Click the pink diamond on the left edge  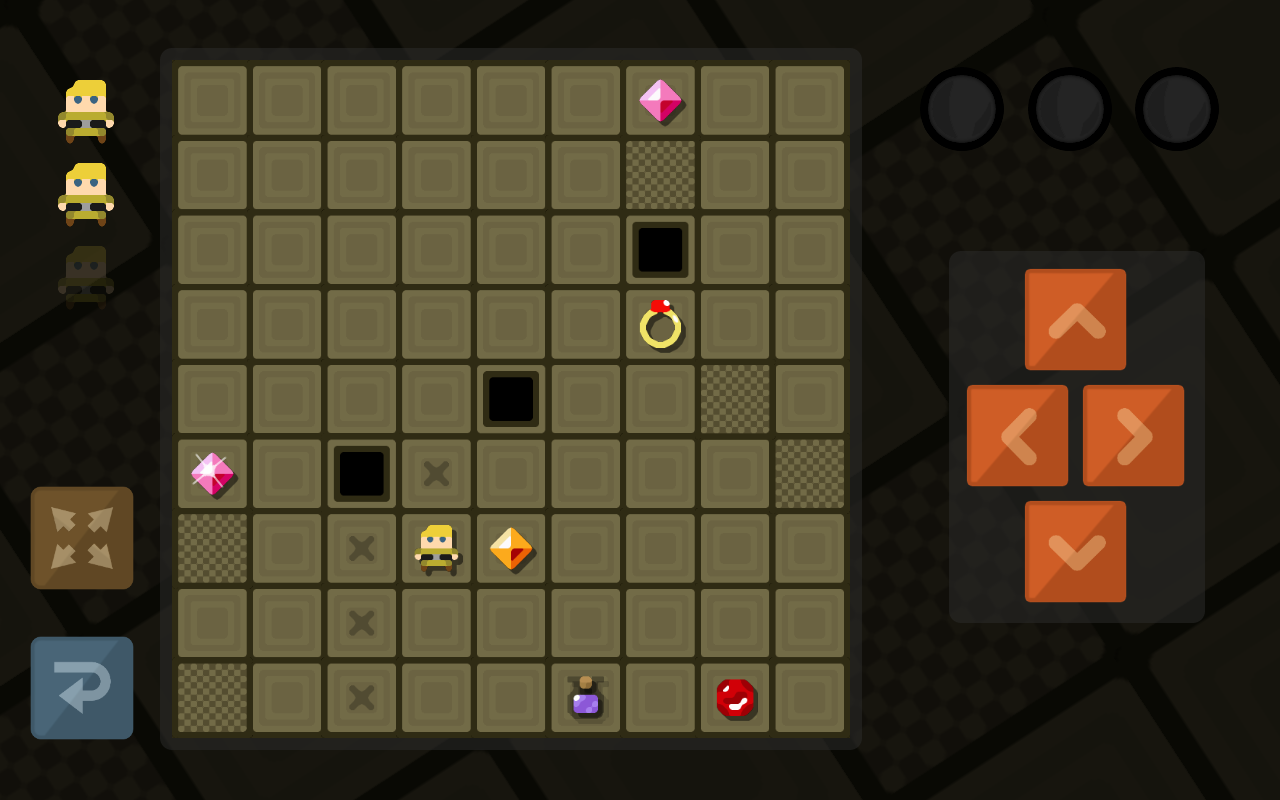pos(211,473)
